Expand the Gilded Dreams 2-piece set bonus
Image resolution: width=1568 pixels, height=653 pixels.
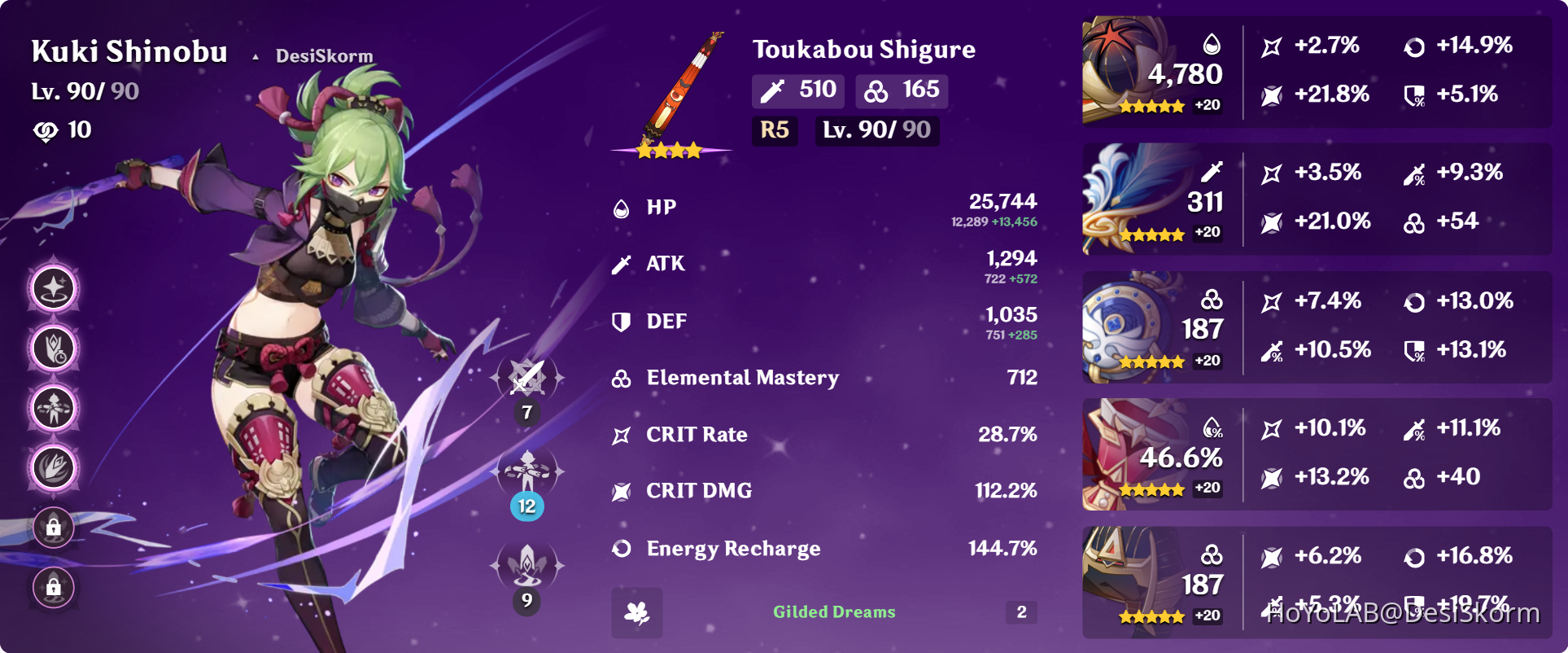pos(833,612)
